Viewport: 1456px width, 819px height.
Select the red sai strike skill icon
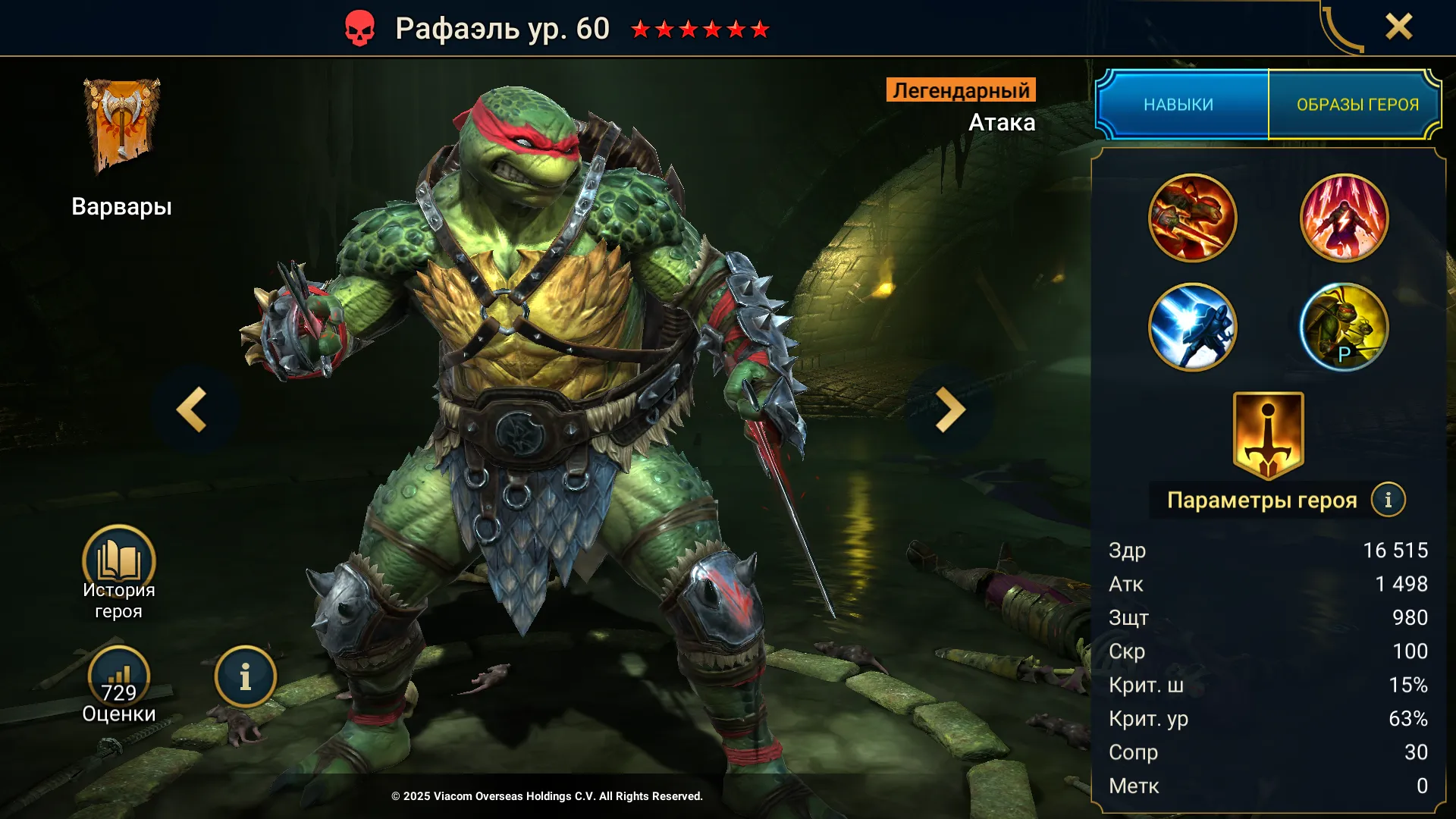(1192, 218)
